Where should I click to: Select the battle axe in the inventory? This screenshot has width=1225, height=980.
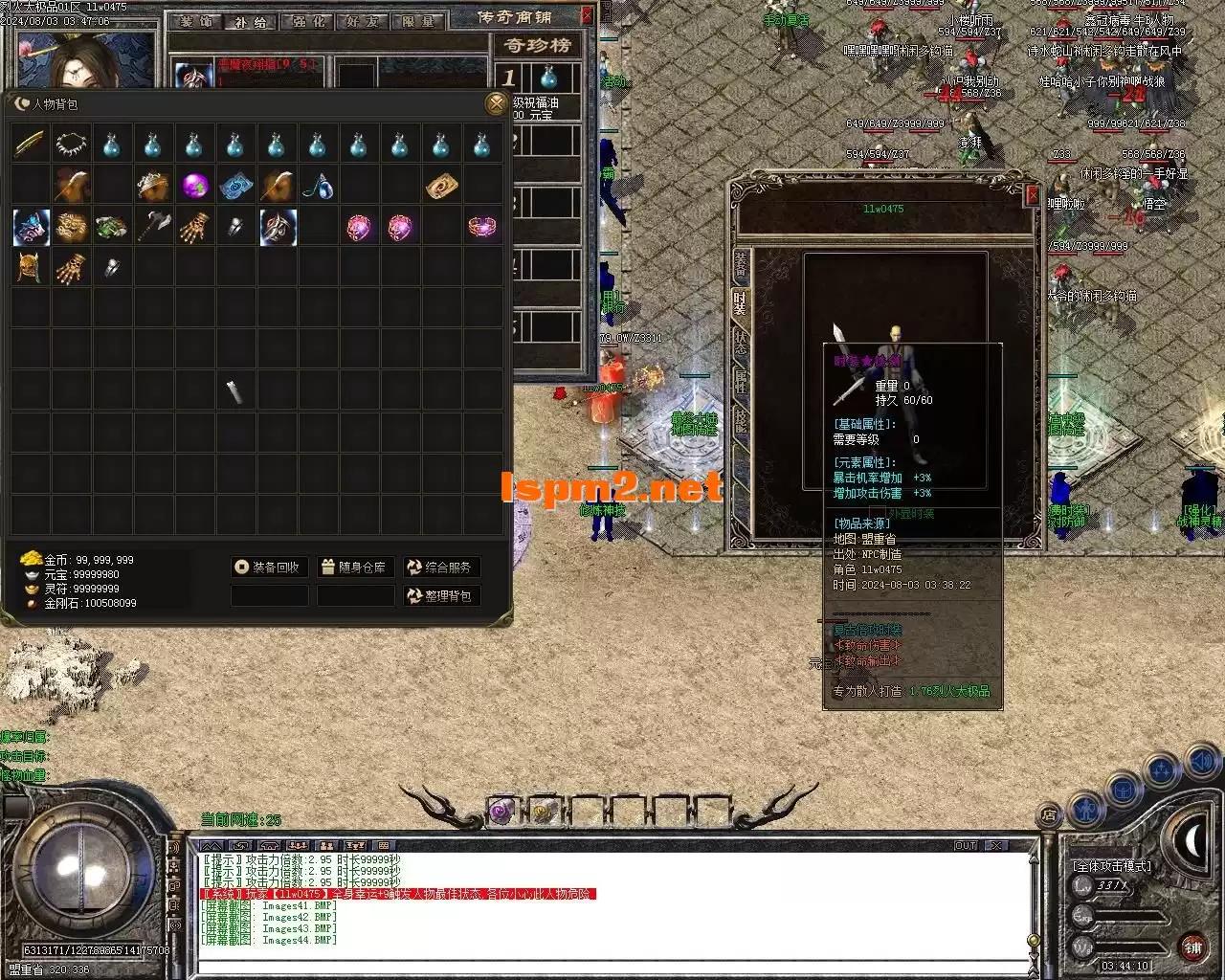153,228
